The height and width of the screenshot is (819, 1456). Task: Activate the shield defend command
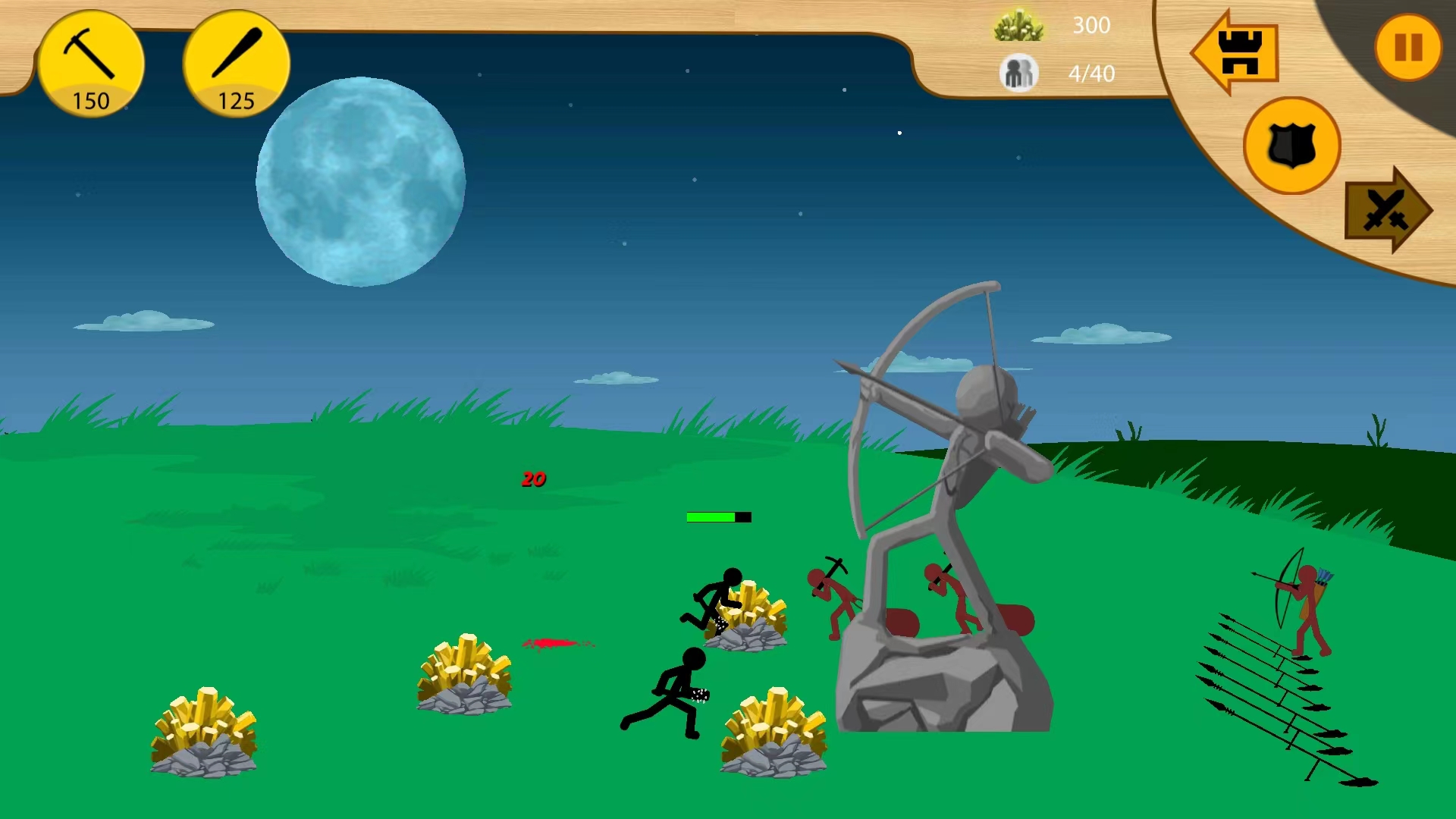click(1291, 146)
